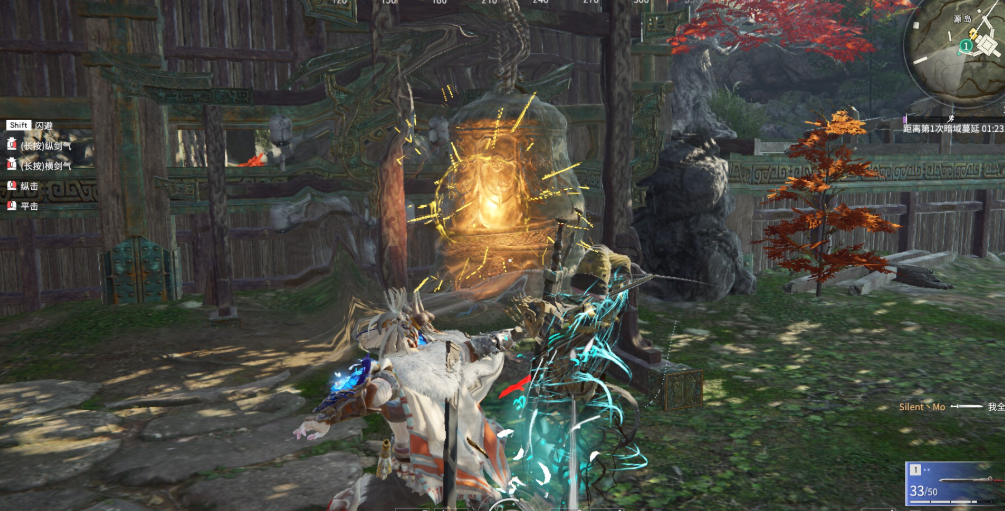Click the green number 1 marker on minimap

coord(965,46)
